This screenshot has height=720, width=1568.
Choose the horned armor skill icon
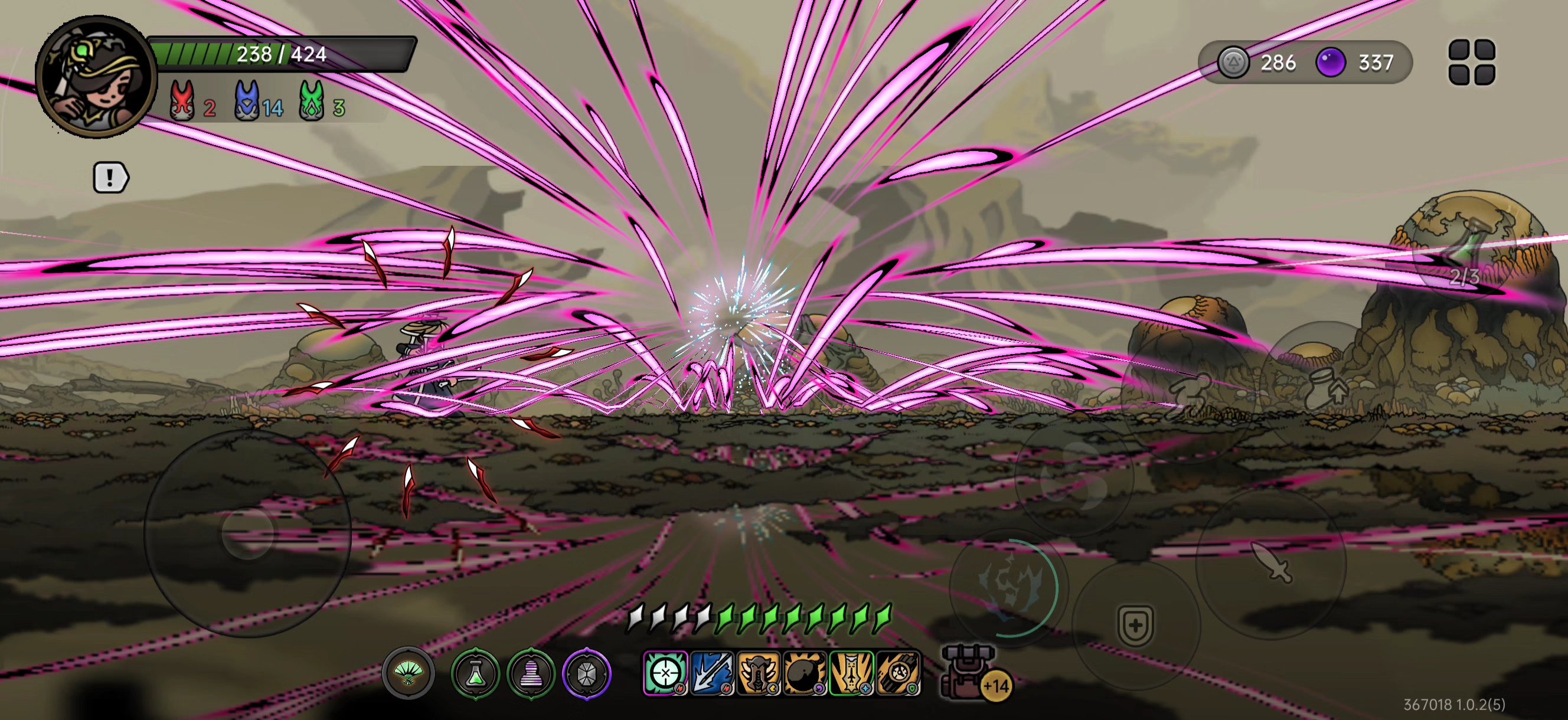pyautogui.click(x=759, y=673)
